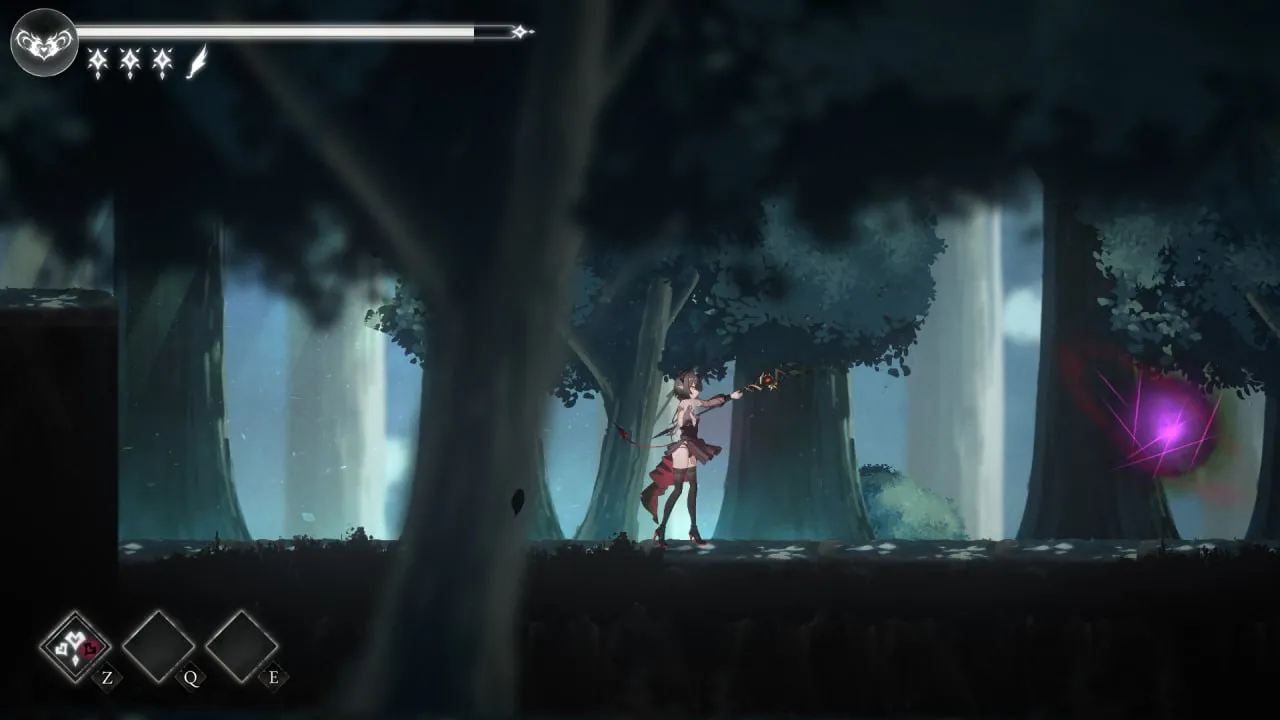
Task: Click the diamond marker at the health bar's end
Action: pyautogui.click(x=519, y=31)
